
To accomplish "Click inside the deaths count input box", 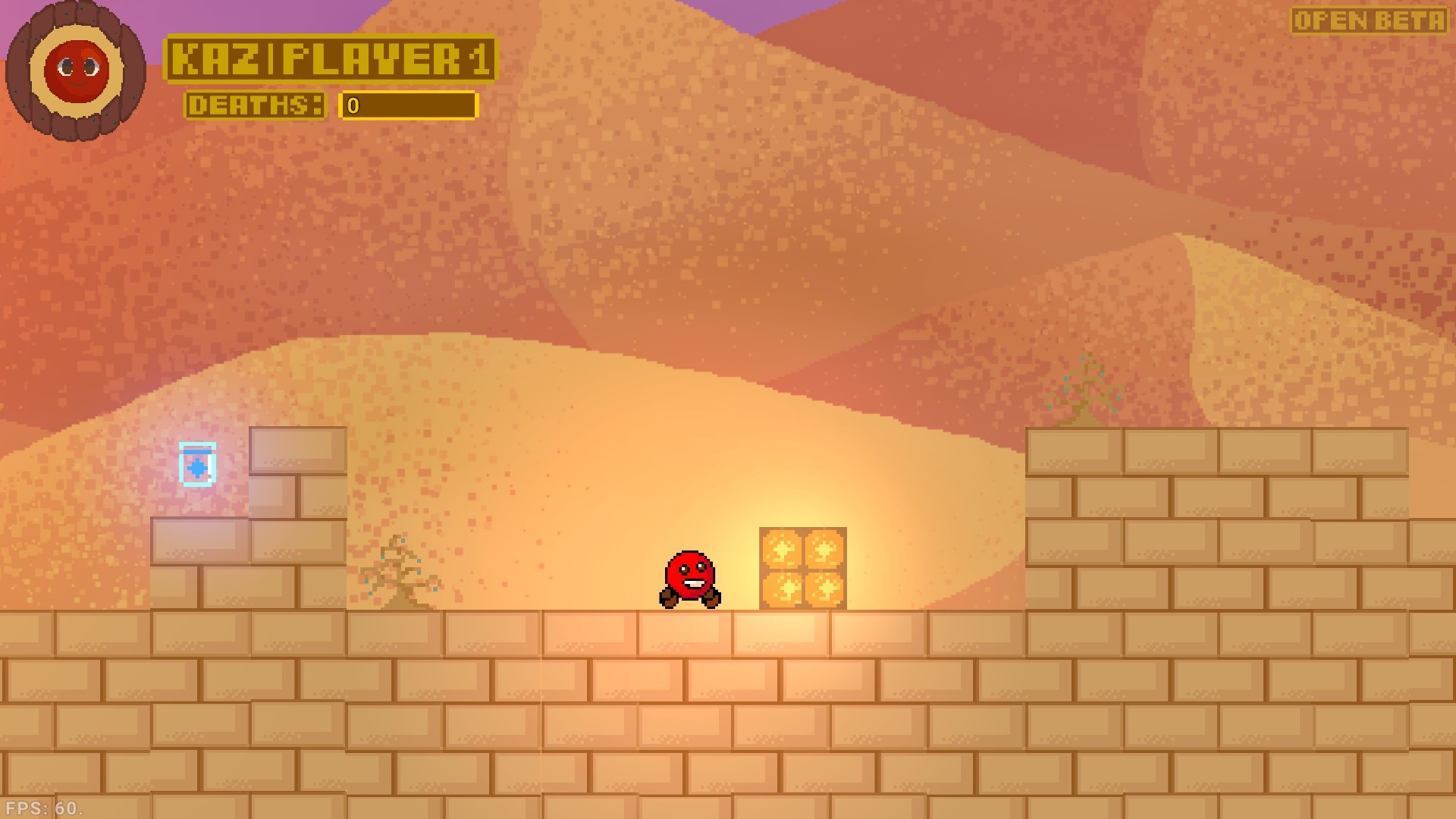I will (409, 106).
